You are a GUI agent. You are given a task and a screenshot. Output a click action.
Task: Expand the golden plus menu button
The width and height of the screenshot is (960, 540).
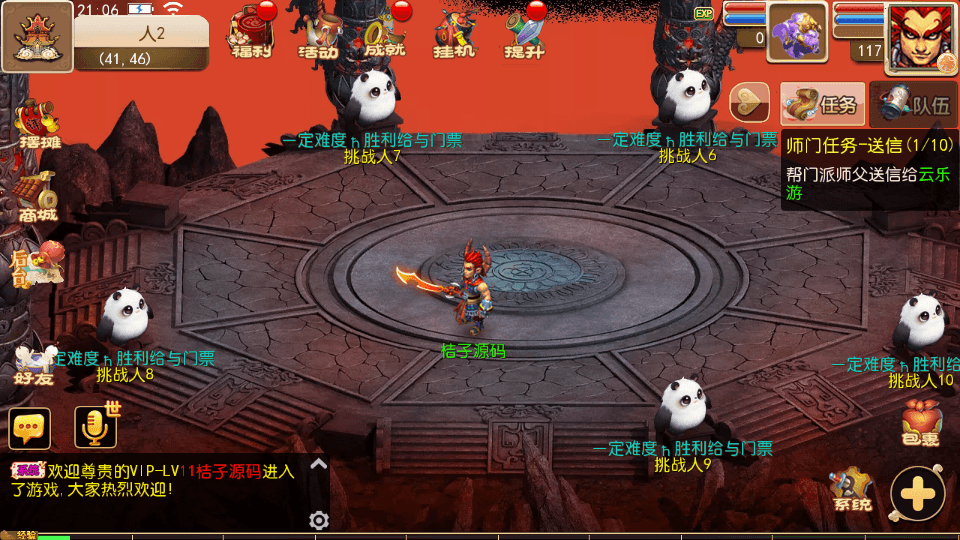click(917, 493)
